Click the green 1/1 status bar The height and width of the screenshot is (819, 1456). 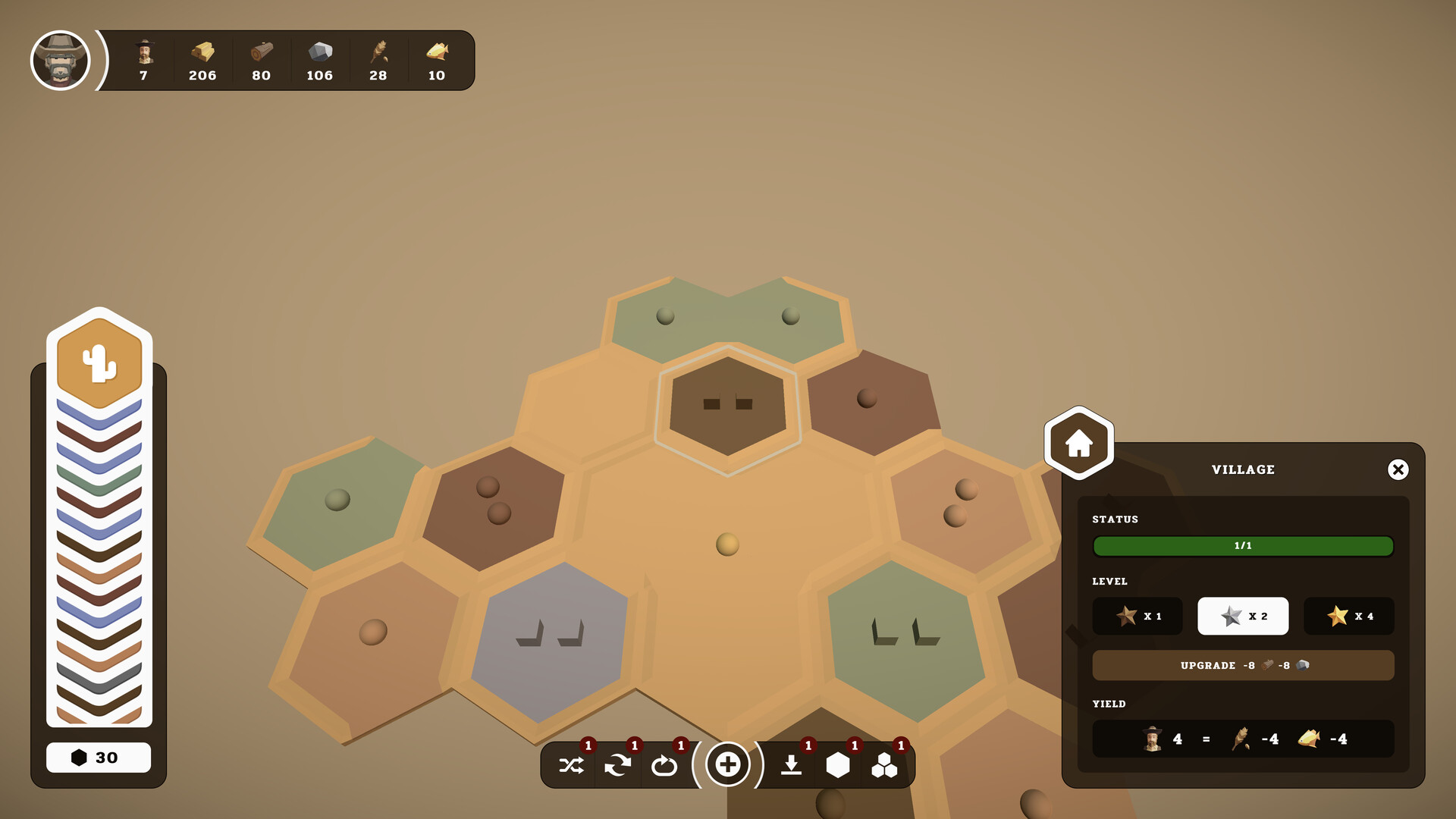(x=1243, y=546)
